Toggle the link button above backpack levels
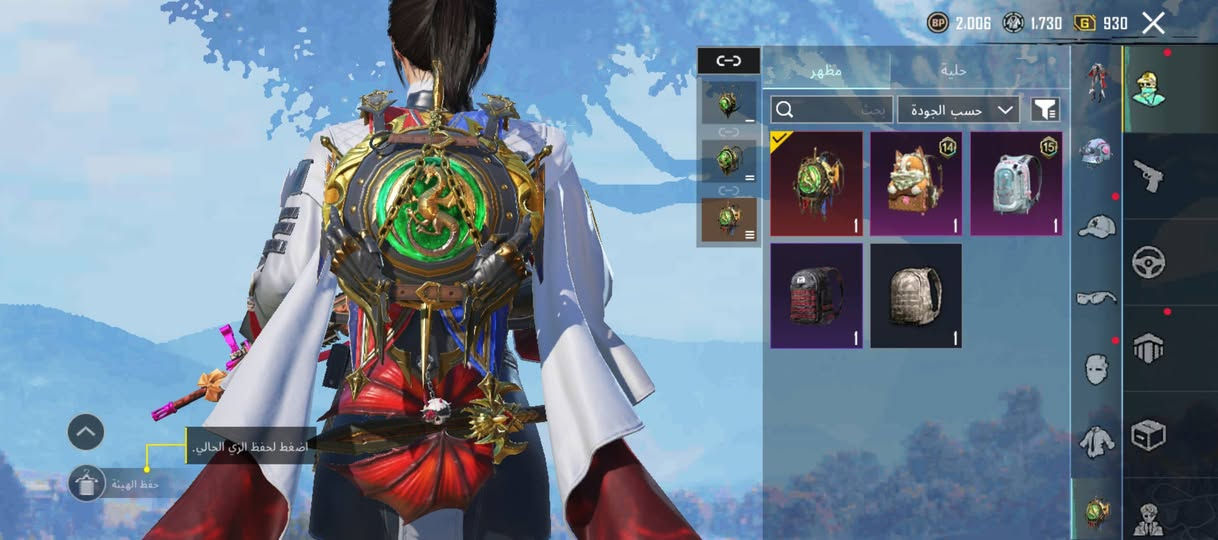 point(729,61)
